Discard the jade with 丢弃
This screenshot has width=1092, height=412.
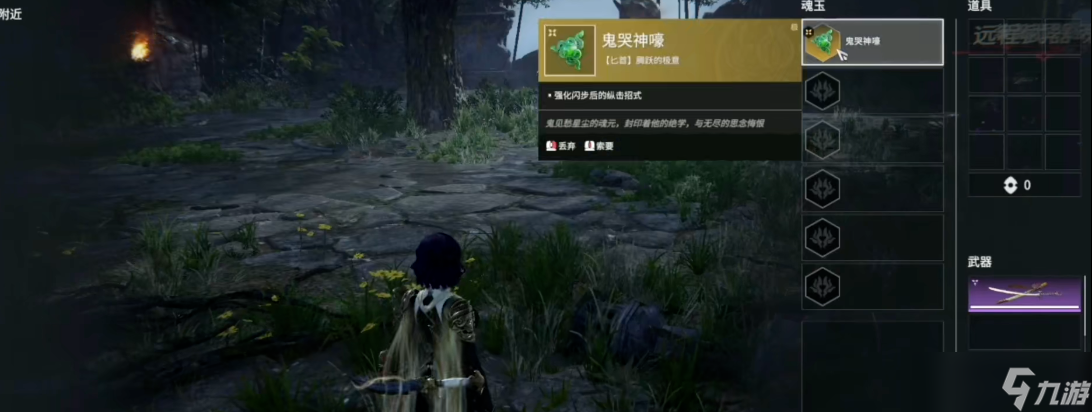point(561,146)
